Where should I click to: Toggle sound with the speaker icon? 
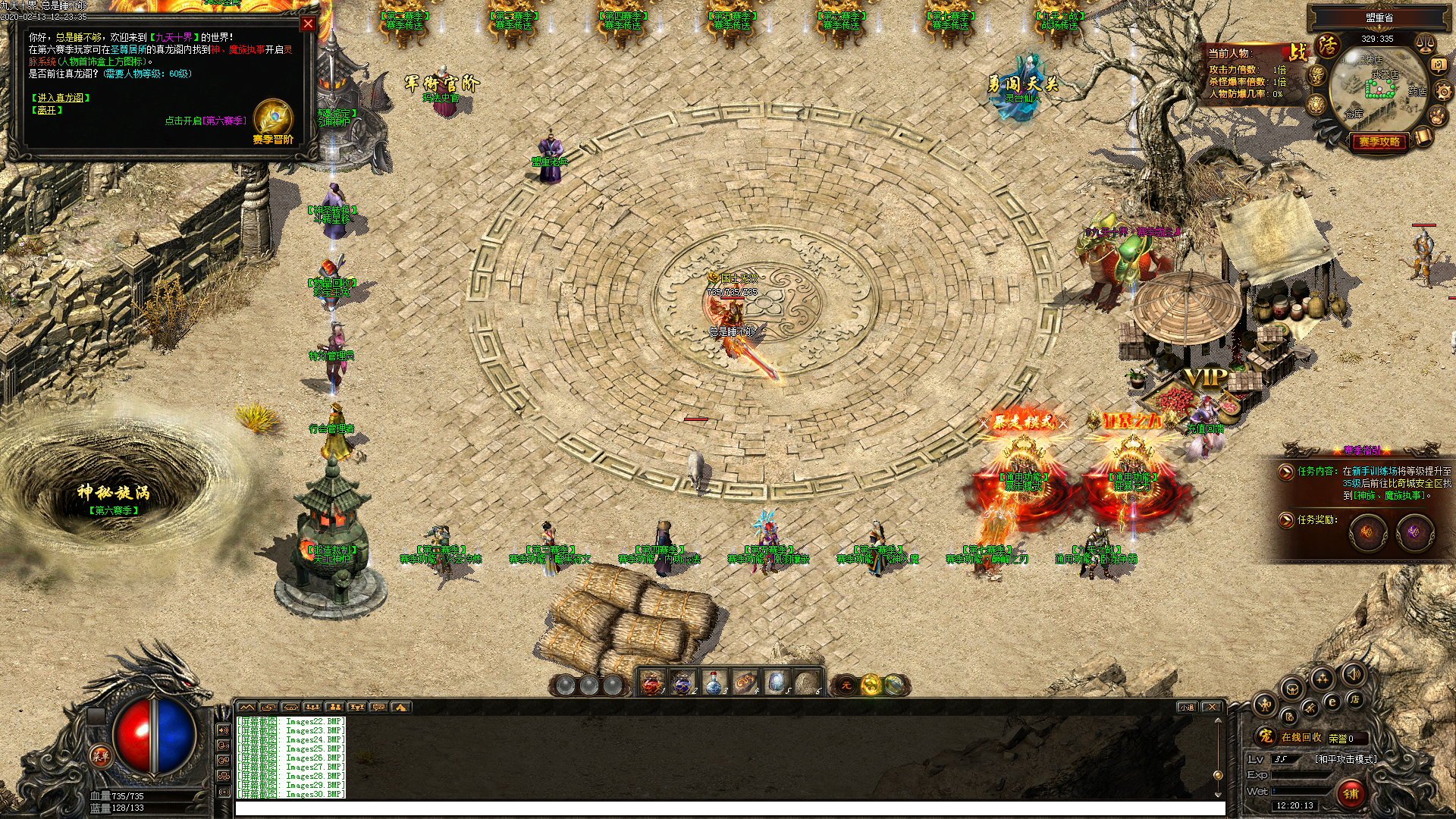(x=1353, y=673)
